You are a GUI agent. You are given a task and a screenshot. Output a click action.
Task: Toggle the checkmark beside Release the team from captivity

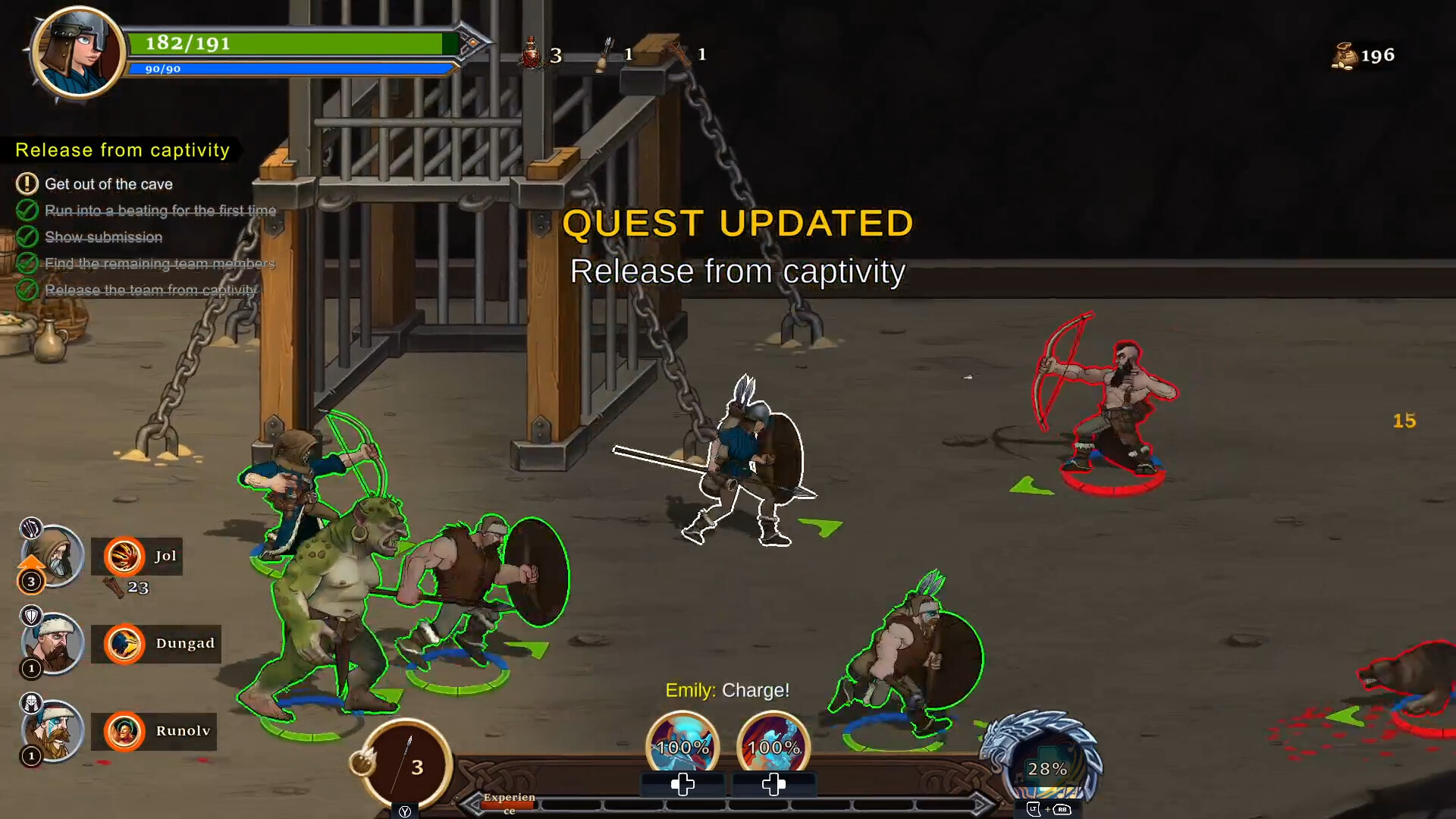(x=28, y=290)
